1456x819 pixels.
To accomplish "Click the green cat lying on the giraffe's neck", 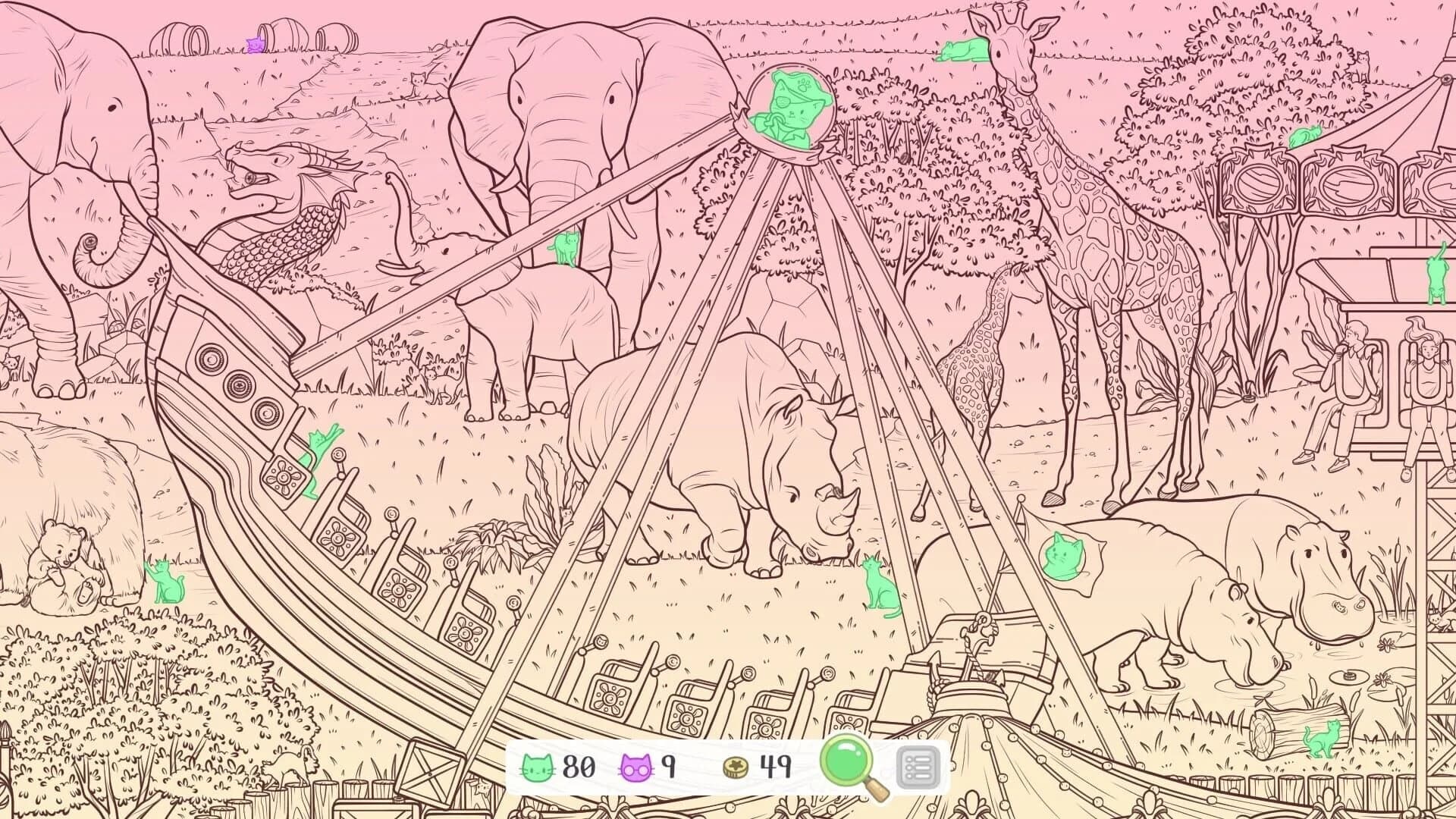I will (x=960, y=49).
